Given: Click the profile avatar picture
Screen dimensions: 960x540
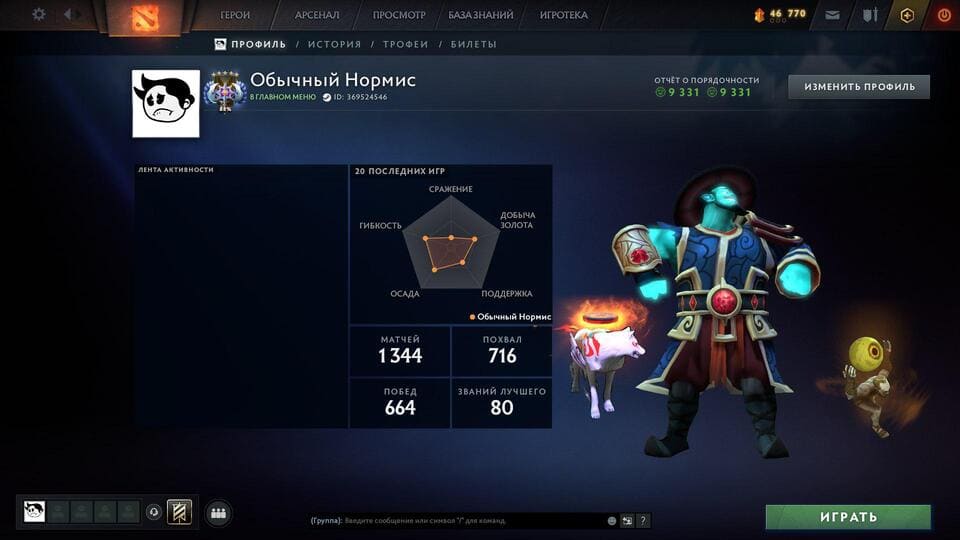Looking at the screenshot, I should click(166, 103).
